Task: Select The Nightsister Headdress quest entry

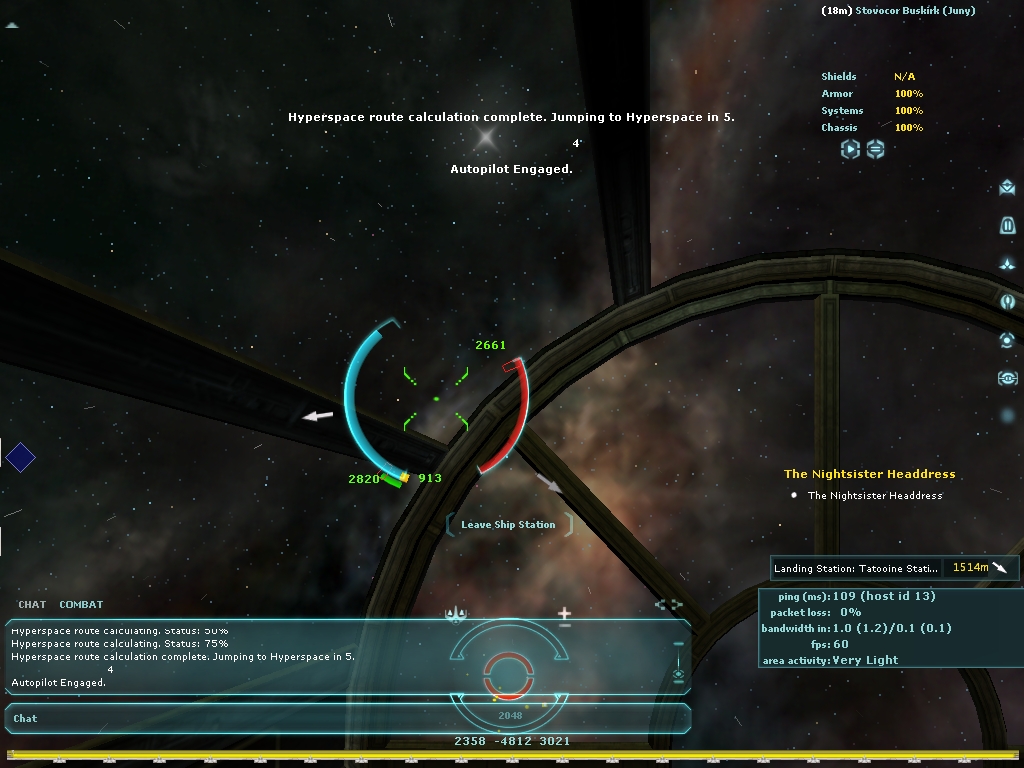Action: click(x=875, y=495)
